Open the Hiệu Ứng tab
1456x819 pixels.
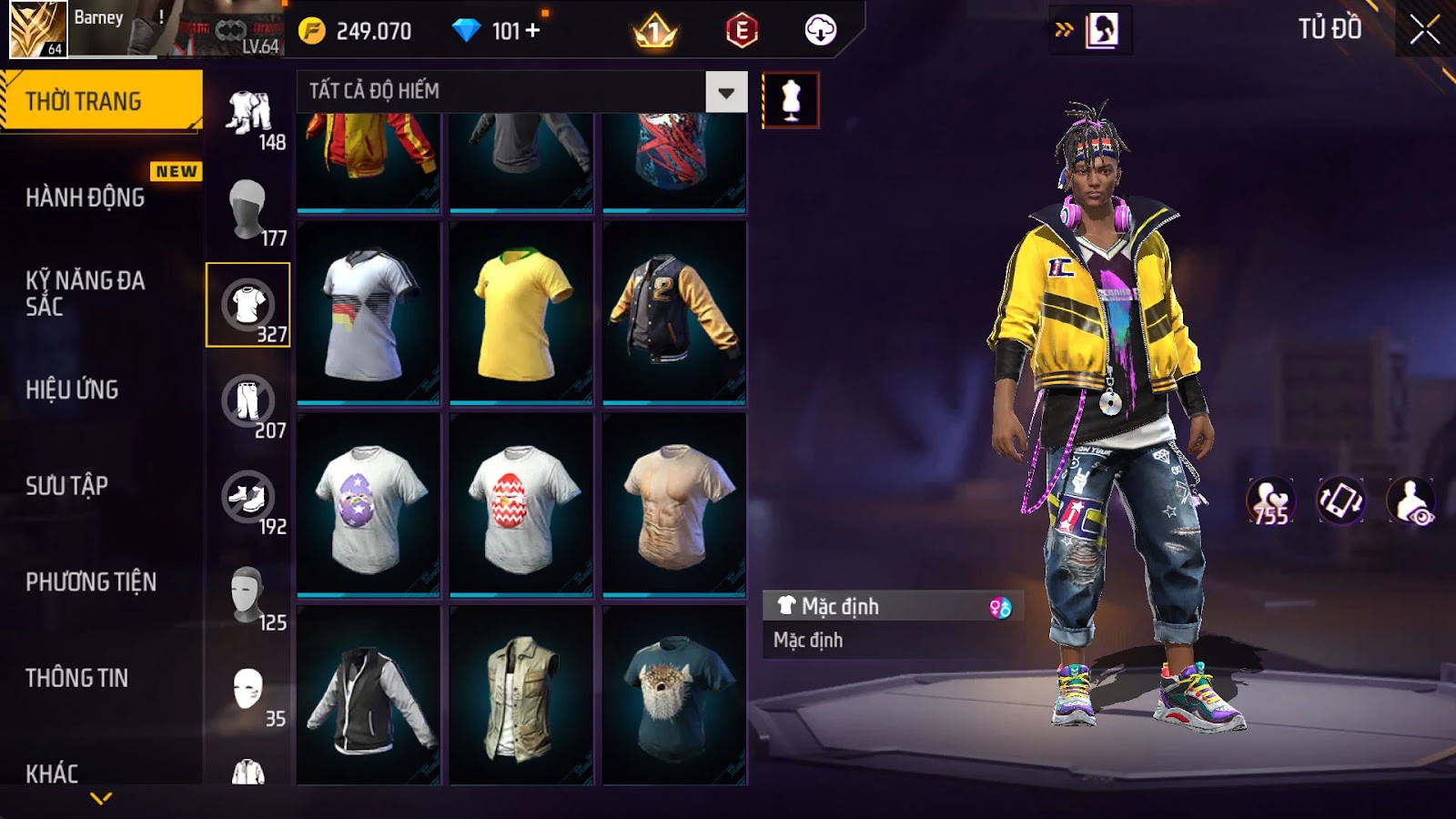tap(73, 389)
